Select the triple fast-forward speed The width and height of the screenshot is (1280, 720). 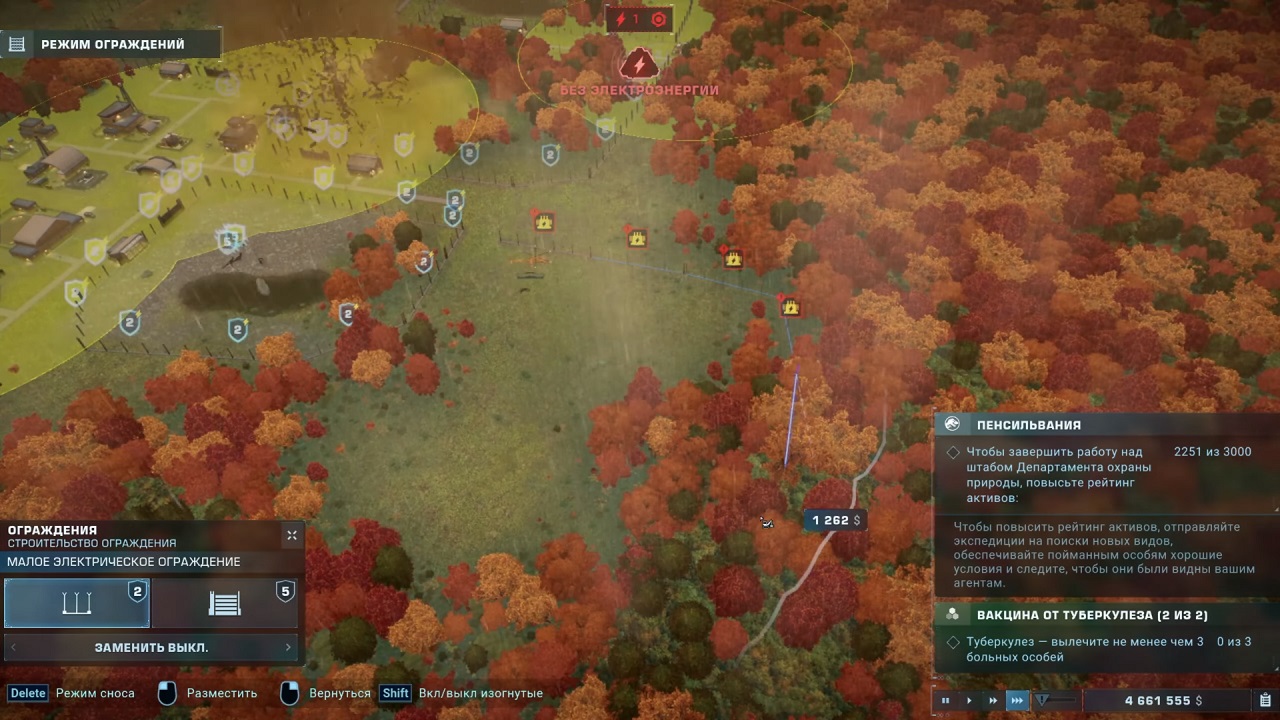1017,701
